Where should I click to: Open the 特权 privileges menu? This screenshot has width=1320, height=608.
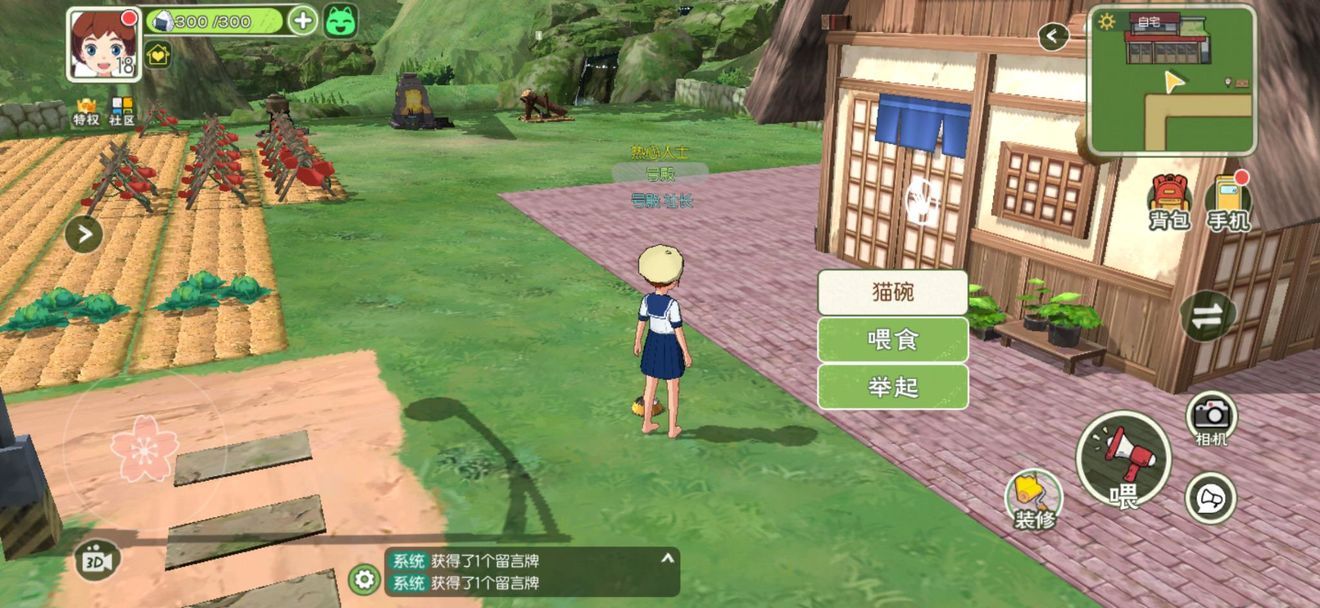(86, 111)
